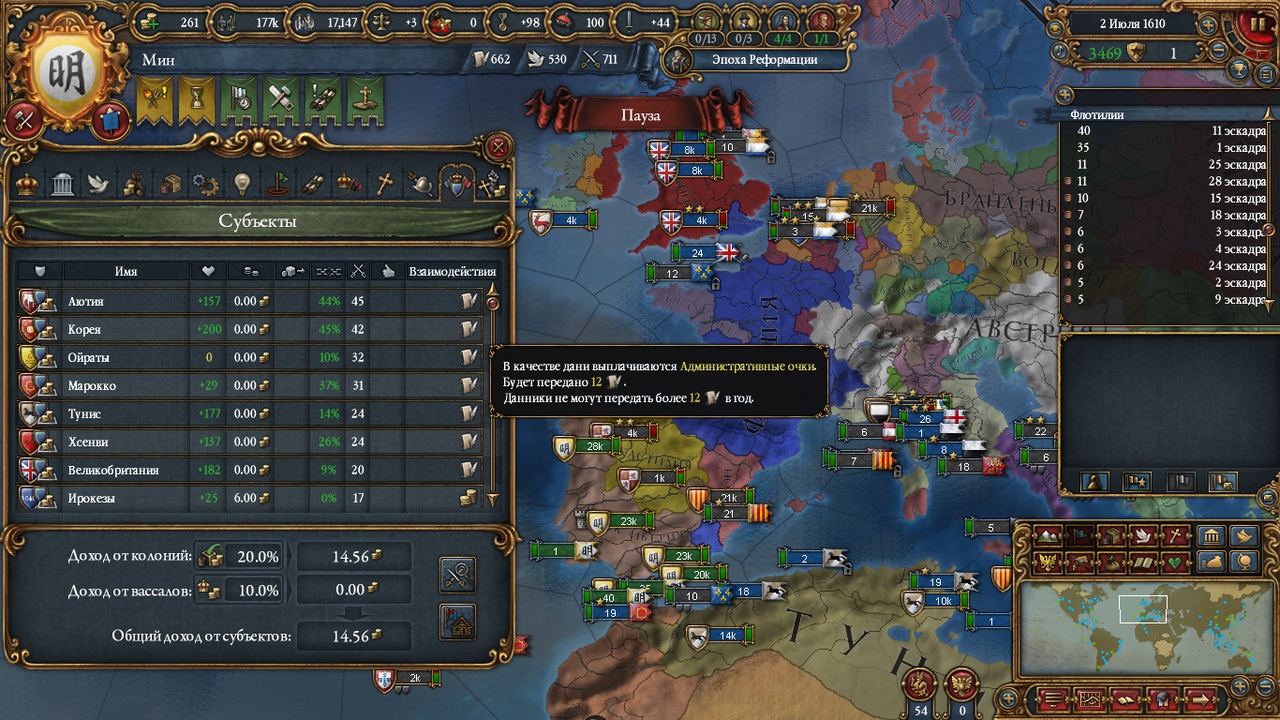Switch to the cross religion tab
The height and width of the screenshot is (720, 1280).
tap(384, 184)
